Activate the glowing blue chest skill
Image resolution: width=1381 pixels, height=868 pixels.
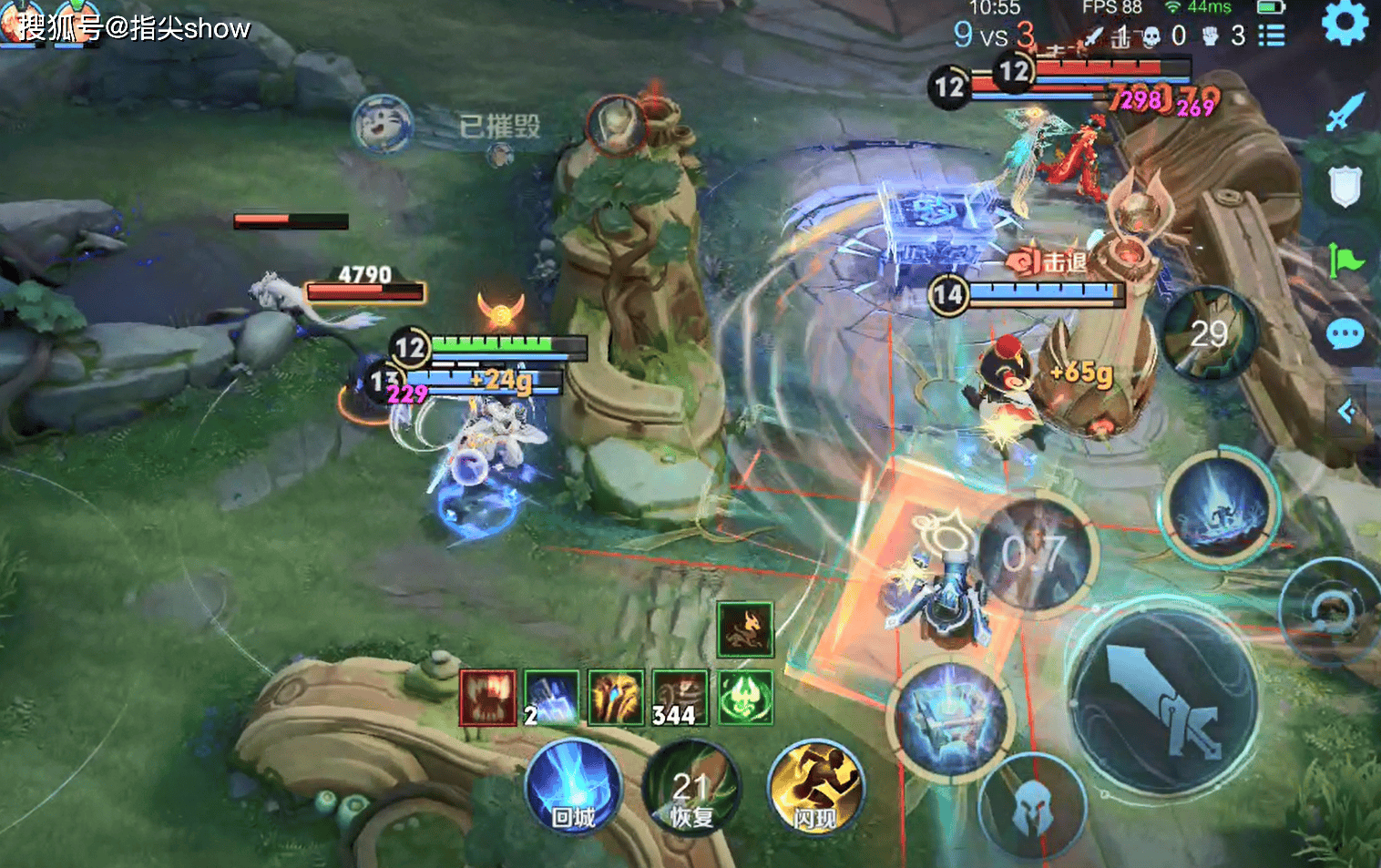[951, 719]
